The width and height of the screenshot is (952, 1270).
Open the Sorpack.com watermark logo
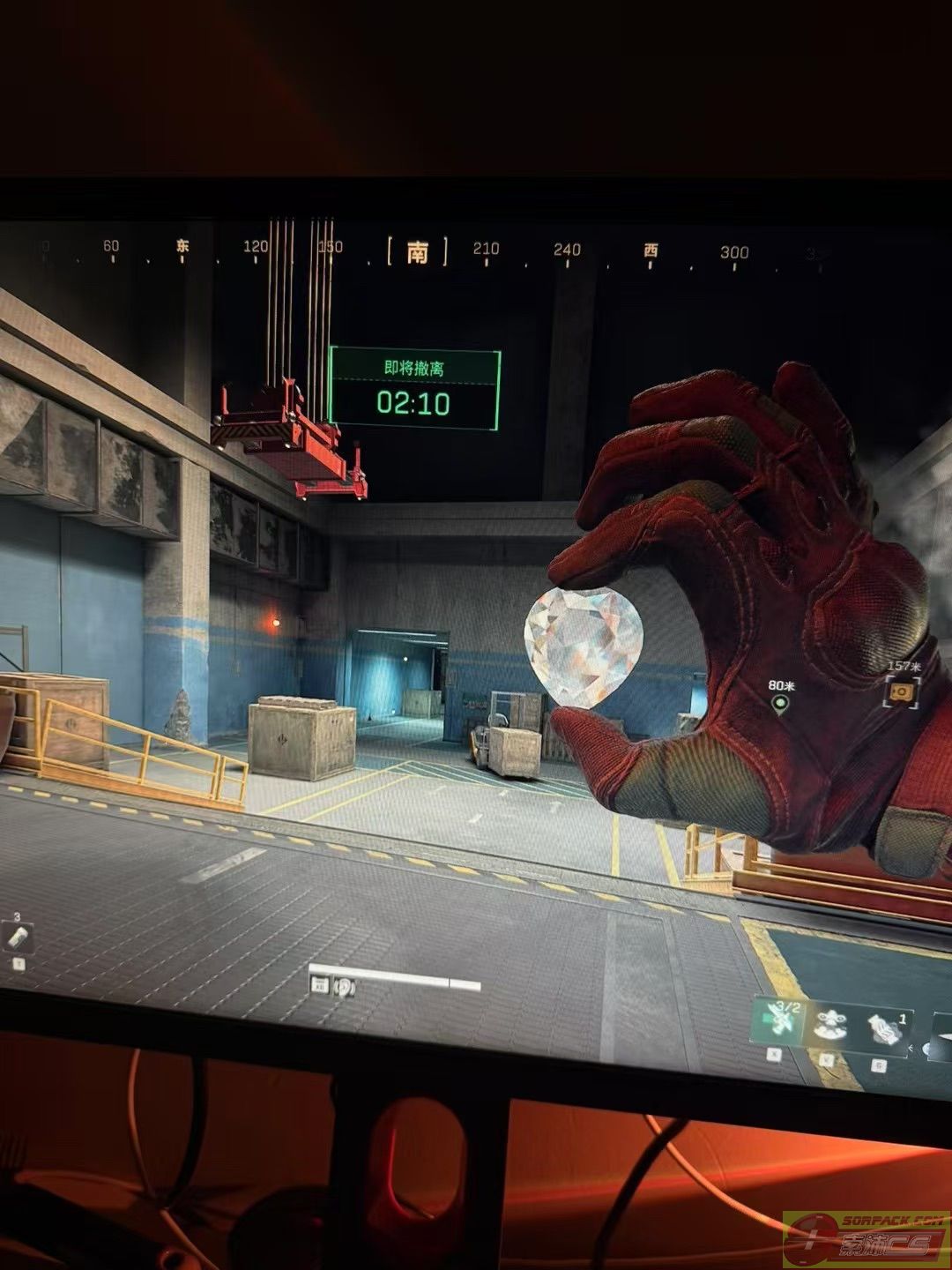(866, 1240)
